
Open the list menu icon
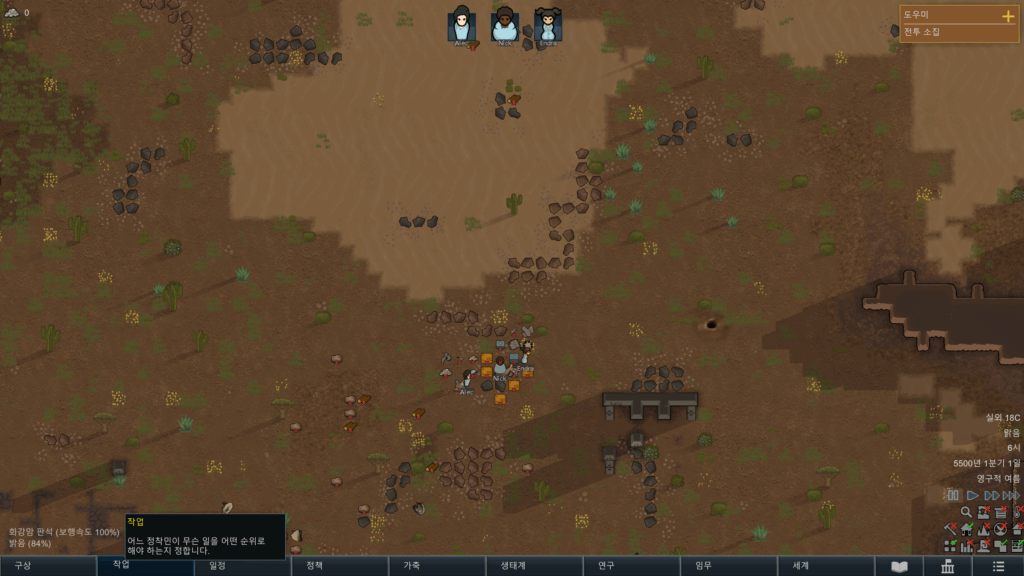tap(996, 567)
